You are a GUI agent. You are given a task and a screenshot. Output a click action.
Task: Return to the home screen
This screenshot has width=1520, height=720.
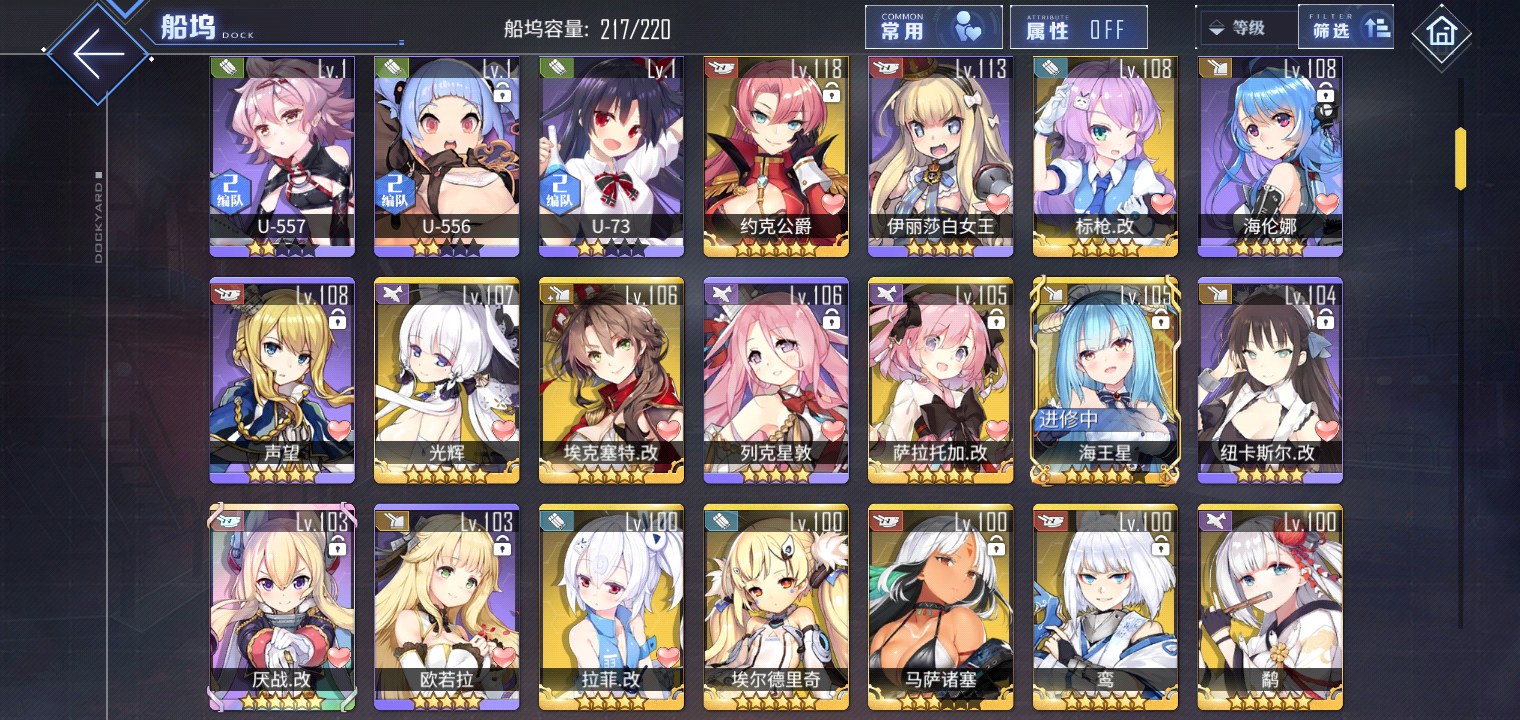pyautogui.click(x=1441, y=32)
